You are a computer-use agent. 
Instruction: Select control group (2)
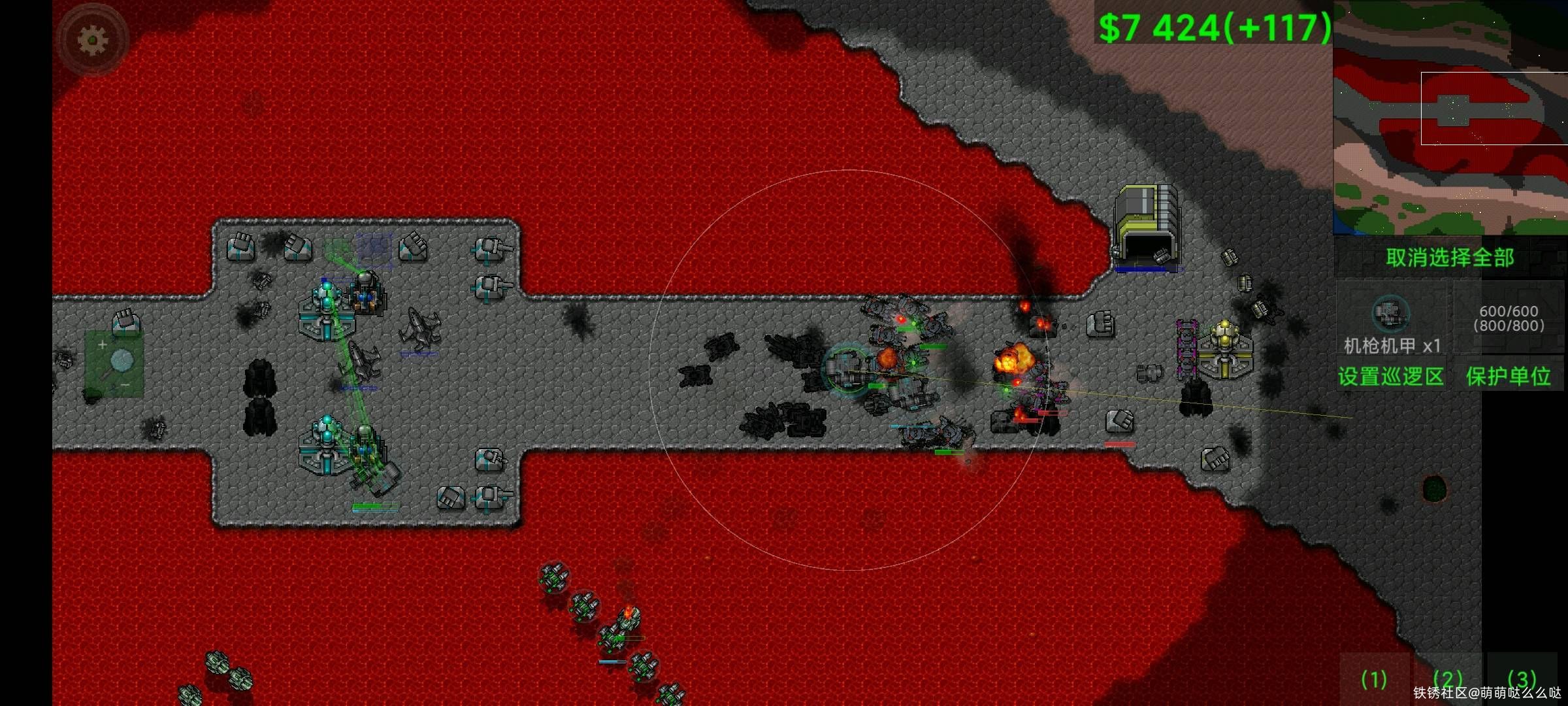(x=1447, y=680)
